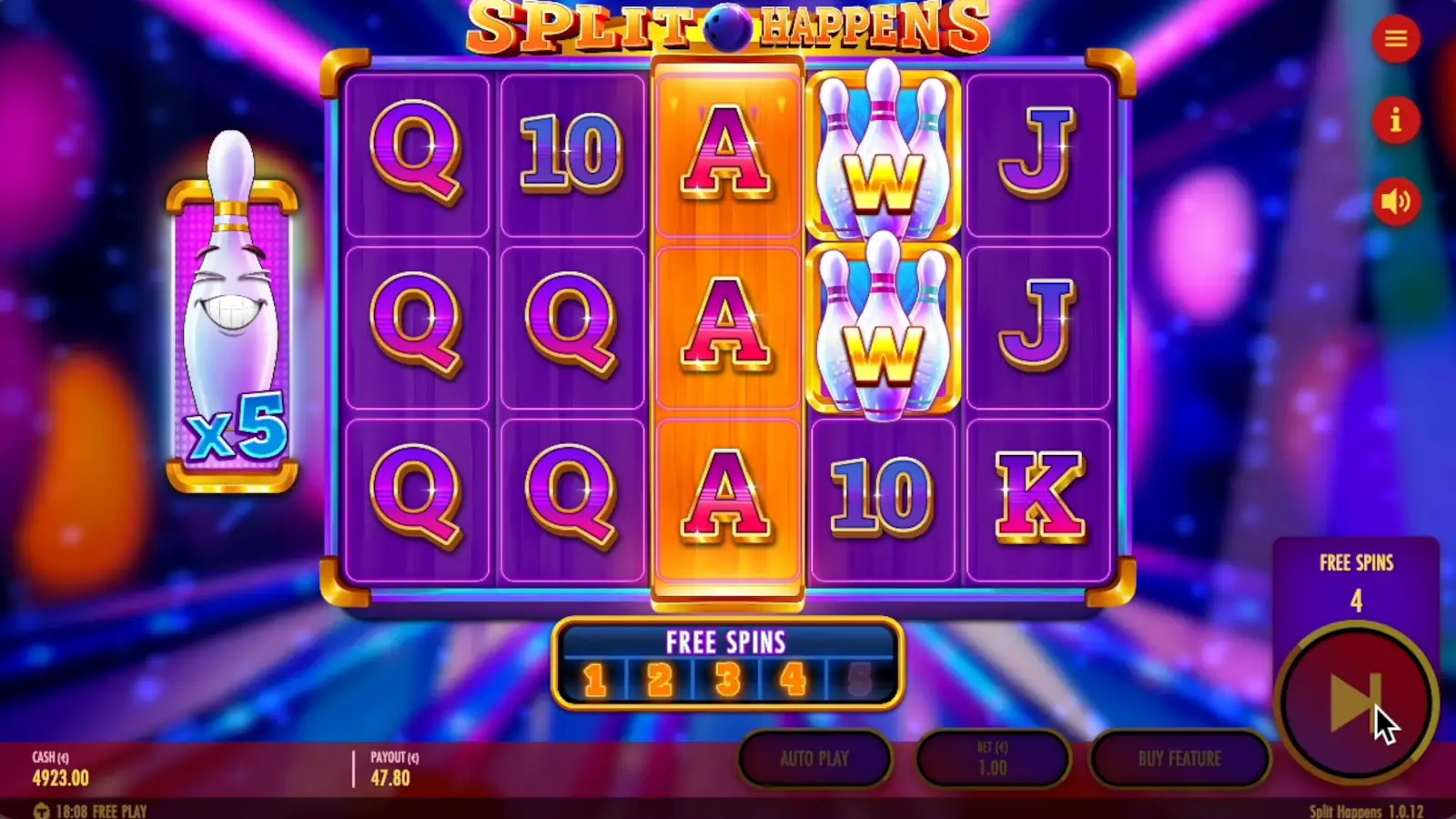Click the Buy Feature button
The height and width of the screenshot is (819, 1456).
(1180, 758)
